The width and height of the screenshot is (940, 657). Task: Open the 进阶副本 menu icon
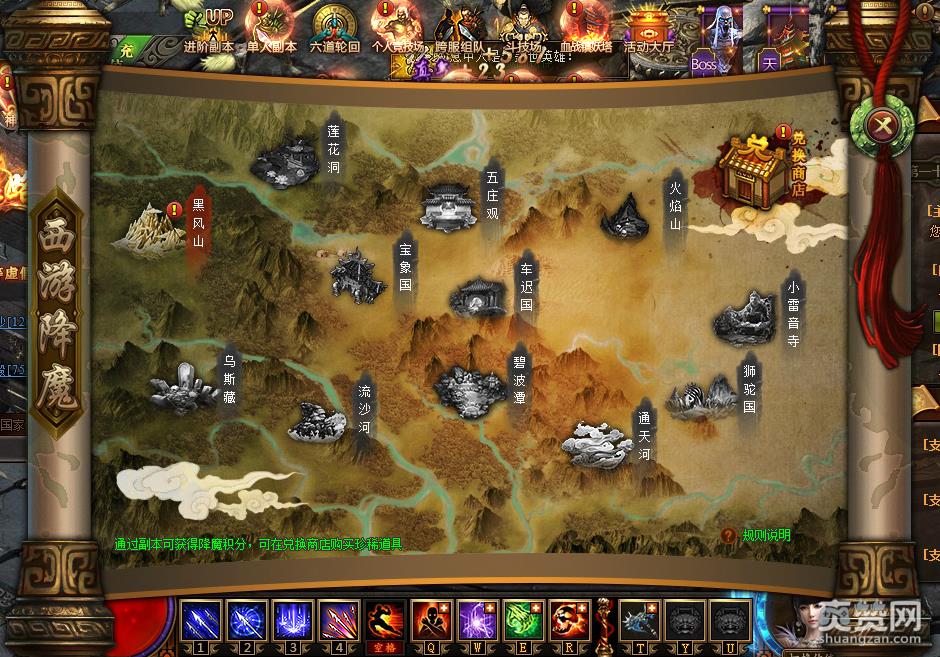210,30
